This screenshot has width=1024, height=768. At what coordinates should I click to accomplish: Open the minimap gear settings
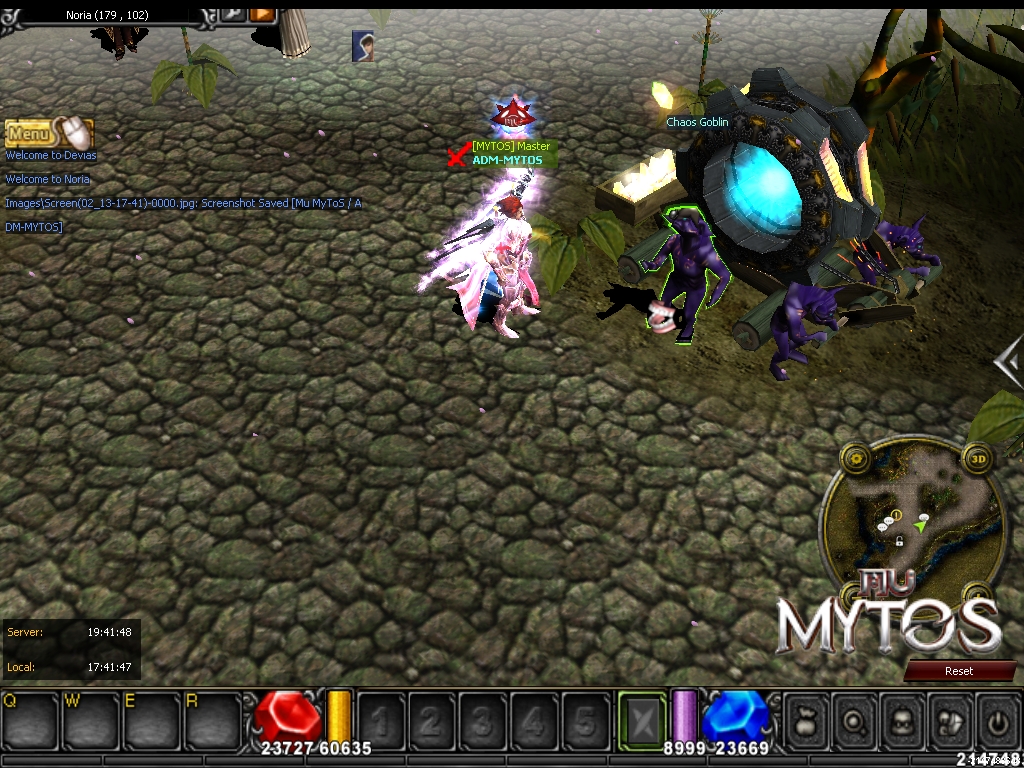(856, 459)
